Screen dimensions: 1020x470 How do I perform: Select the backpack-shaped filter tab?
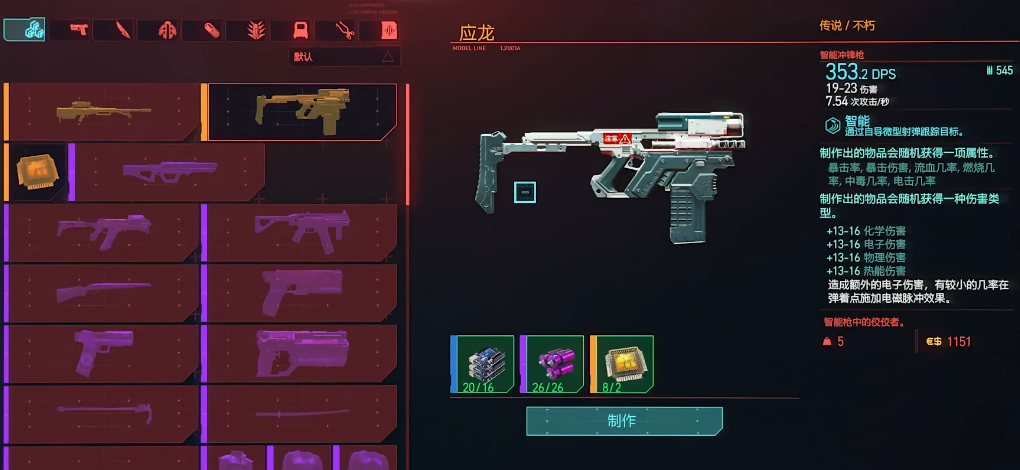[x=302, y=30]
